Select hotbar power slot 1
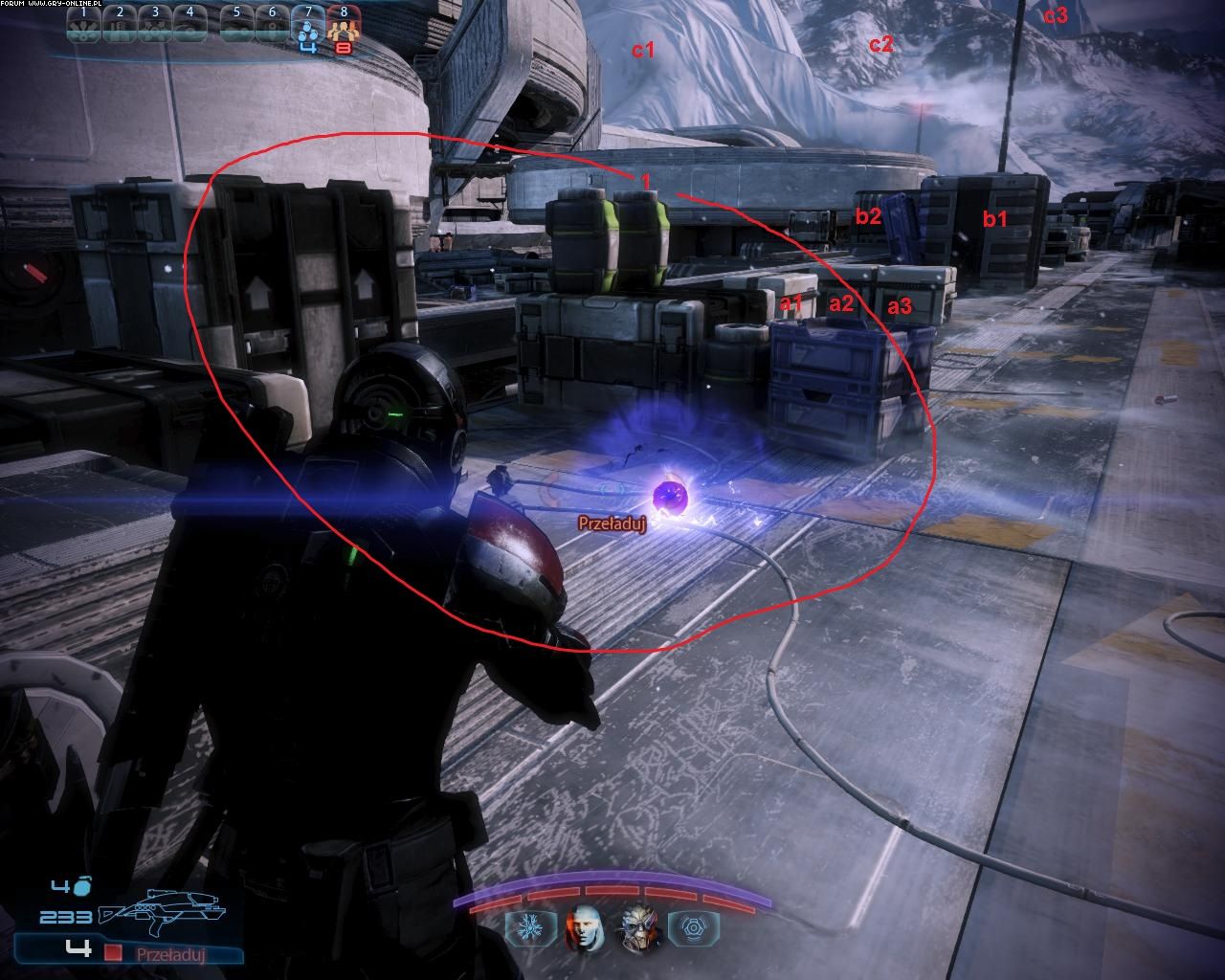Viewport: 1225px width, 980px height. (84, 23)
